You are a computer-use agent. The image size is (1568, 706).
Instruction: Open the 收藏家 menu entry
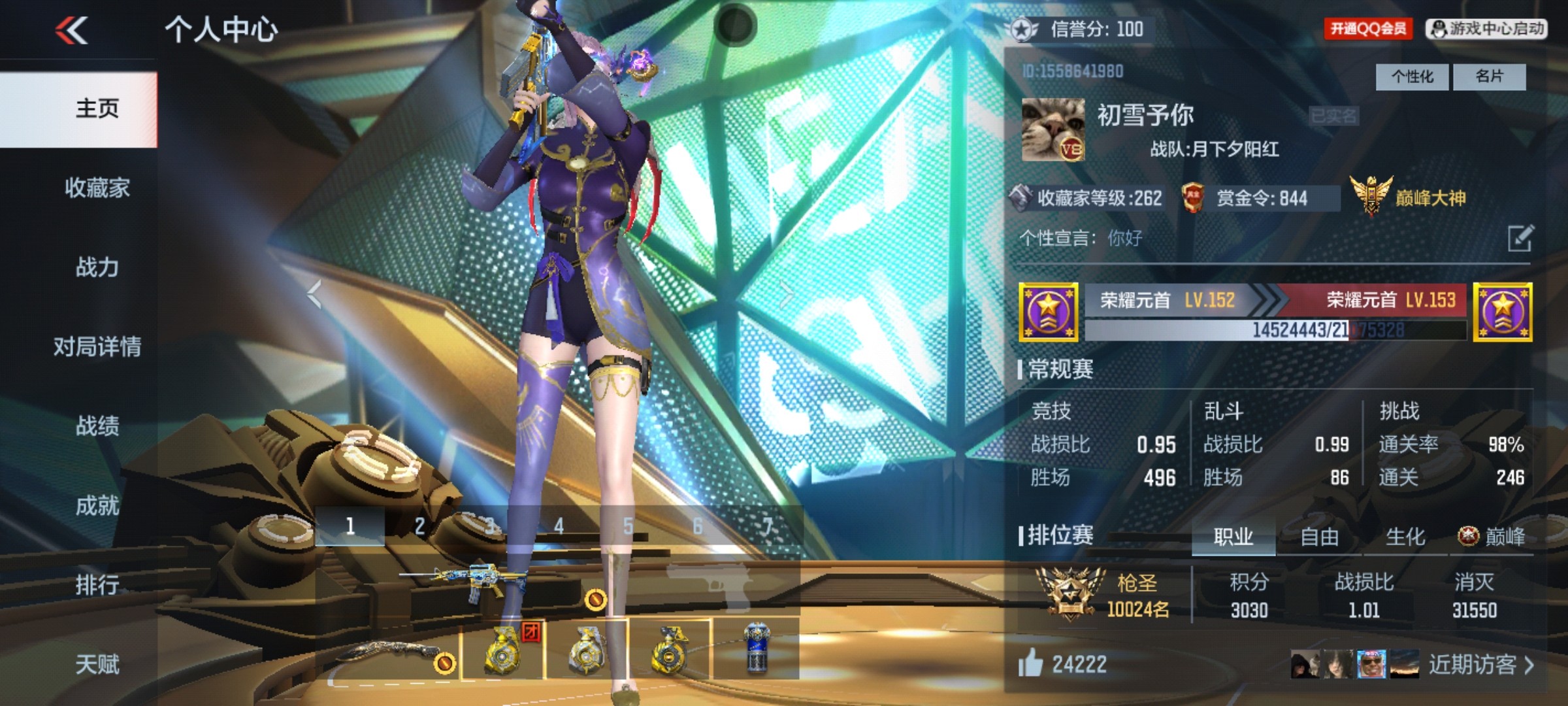97,188
